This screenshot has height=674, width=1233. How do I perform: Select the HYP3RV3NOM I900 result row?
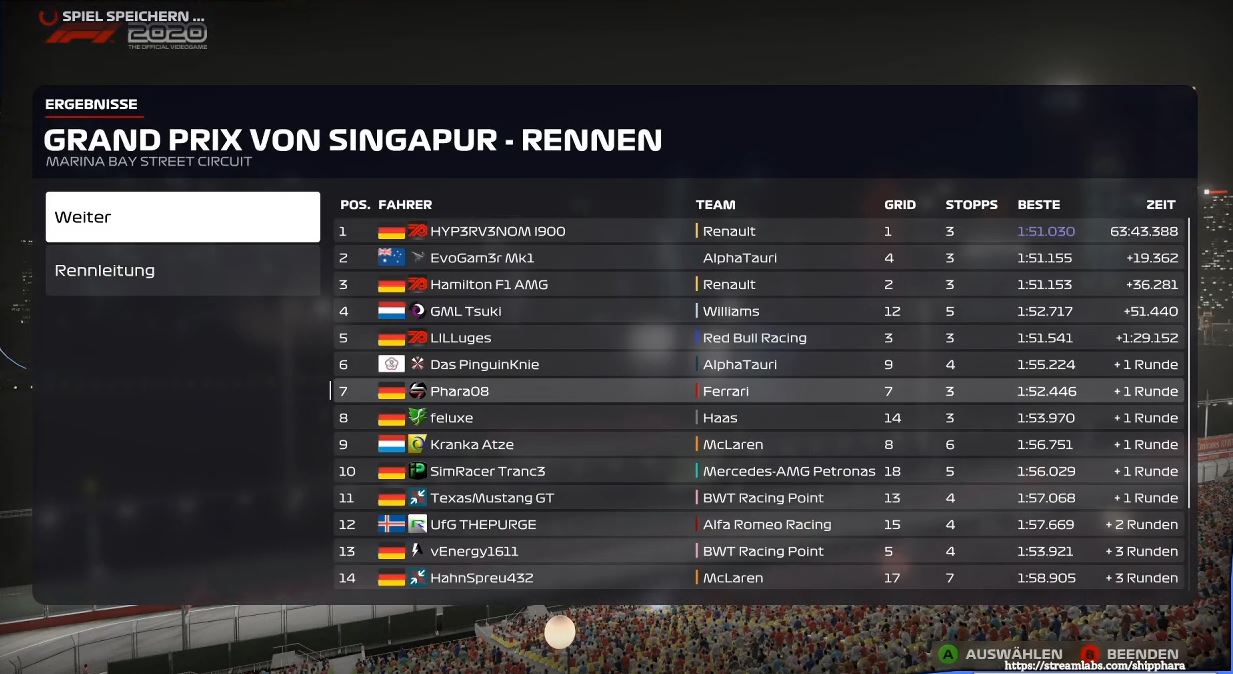[758, 231]
